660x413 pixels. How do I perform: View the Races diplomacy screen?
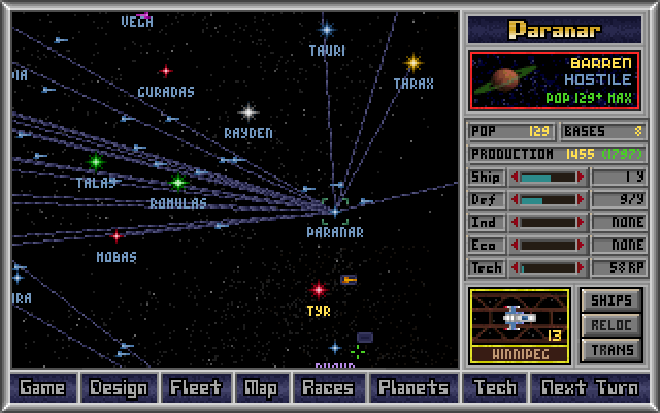pos(328,388)
